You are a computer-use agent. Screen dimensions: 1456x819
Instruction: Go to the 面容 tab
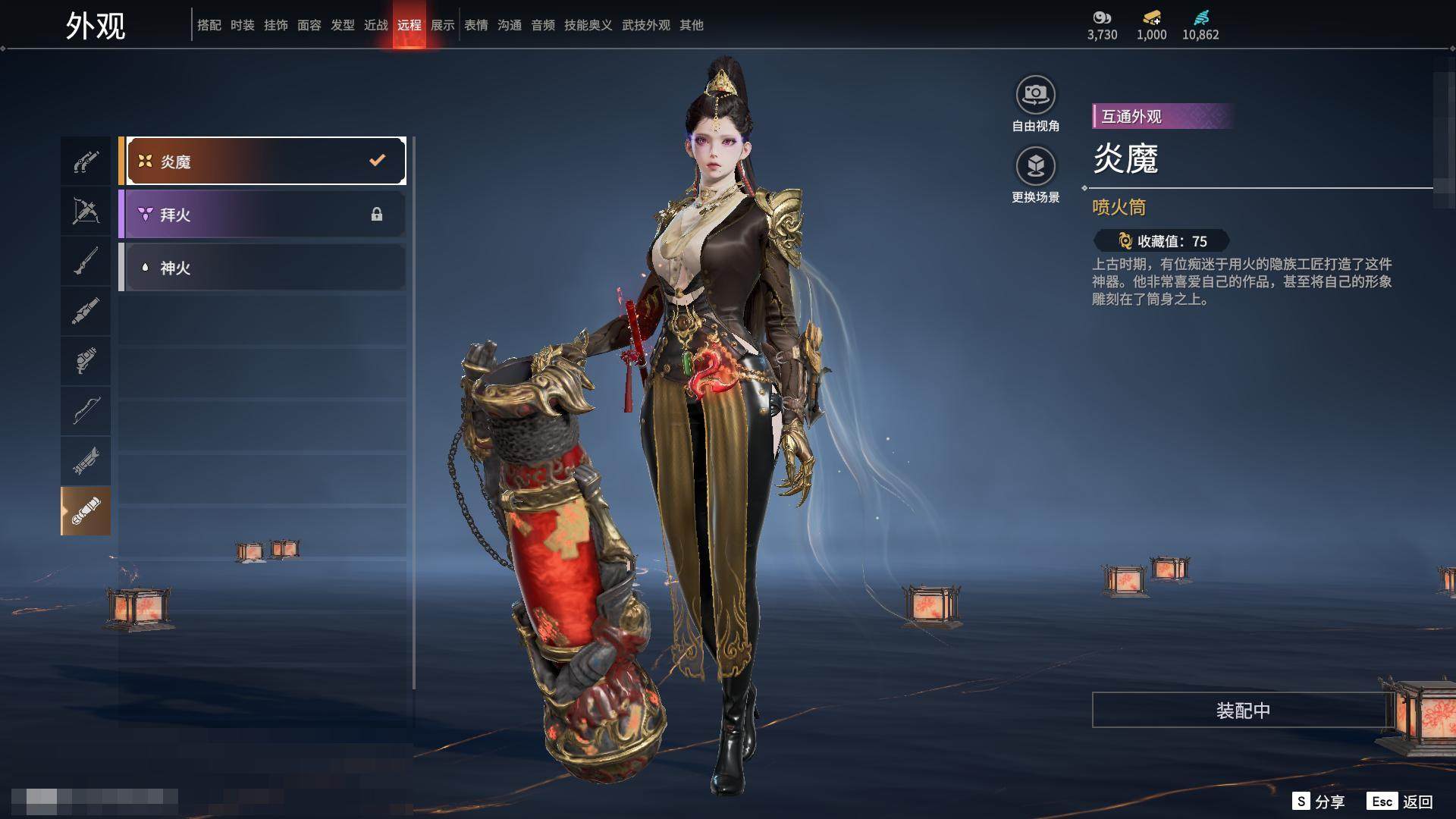tap(309, 25)
